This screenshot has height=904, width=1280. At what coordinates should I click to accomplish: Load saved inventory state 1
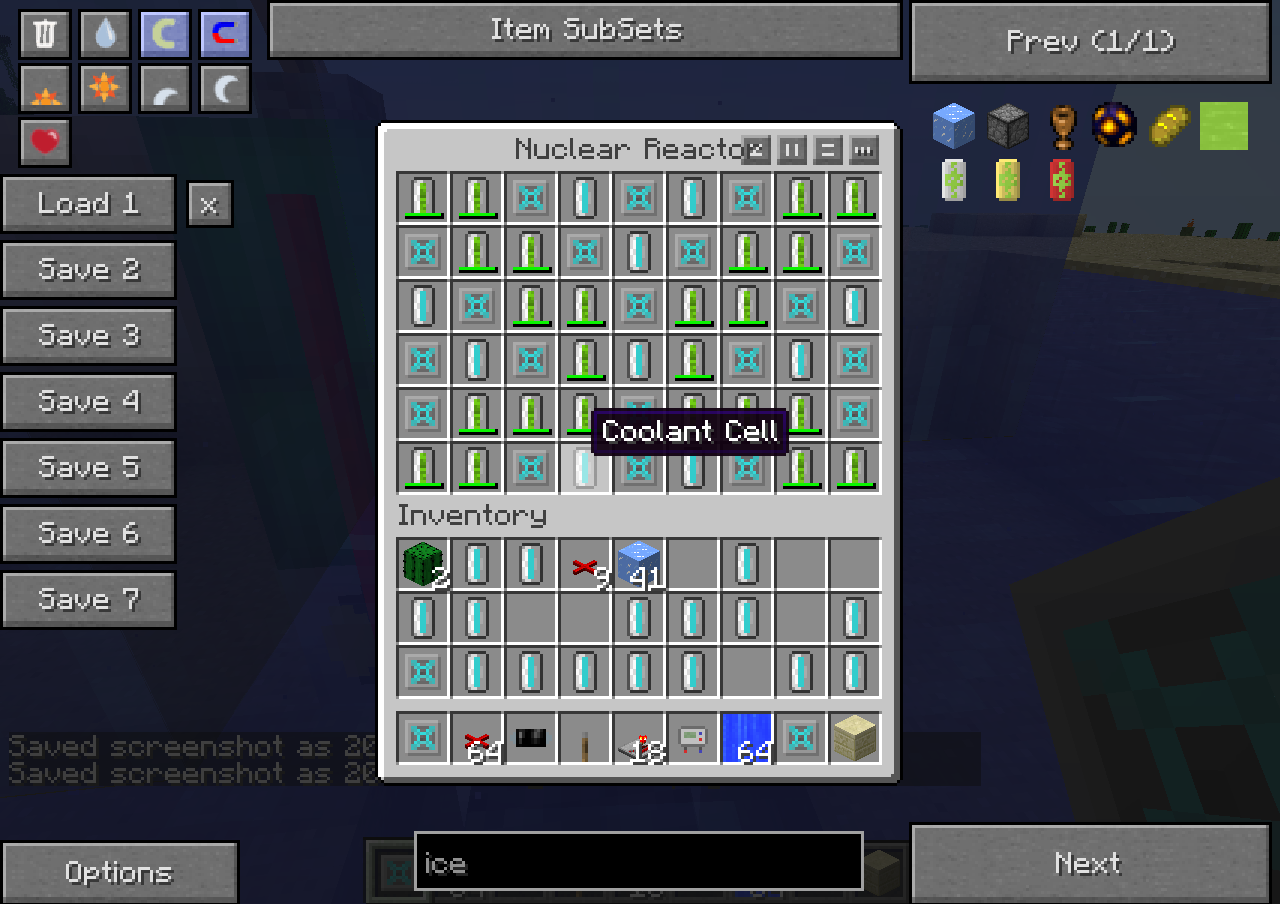tap(88, 204)
